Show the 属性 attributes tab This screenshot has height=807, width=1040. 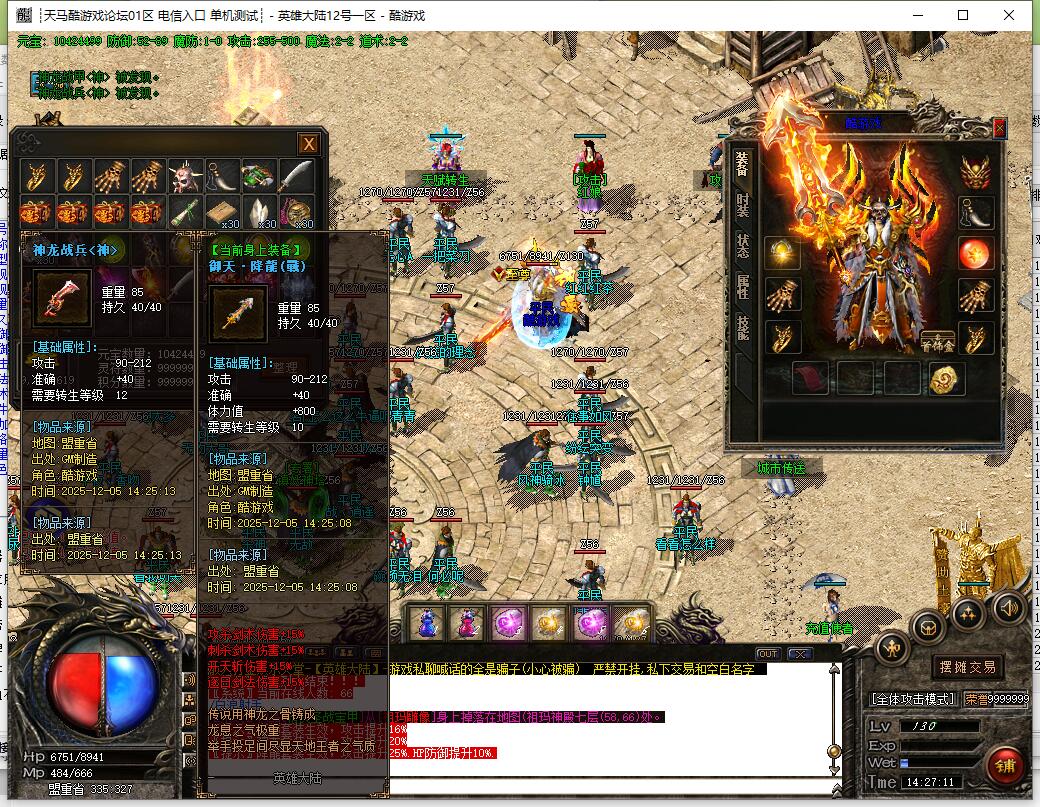pos(742,288)
